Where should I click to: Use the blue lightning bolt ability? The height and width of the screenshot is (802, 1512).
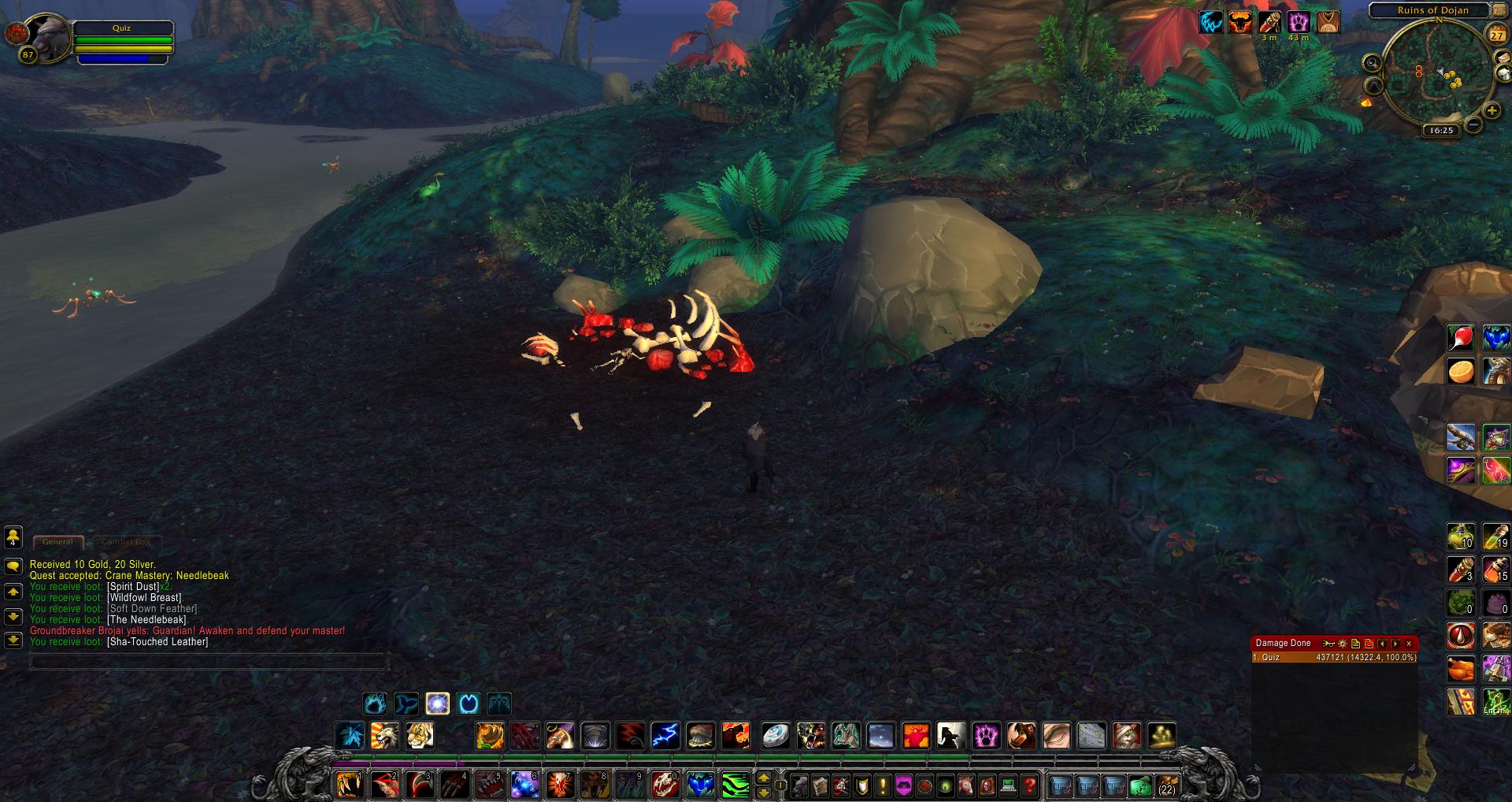click(x=665, y=736)
